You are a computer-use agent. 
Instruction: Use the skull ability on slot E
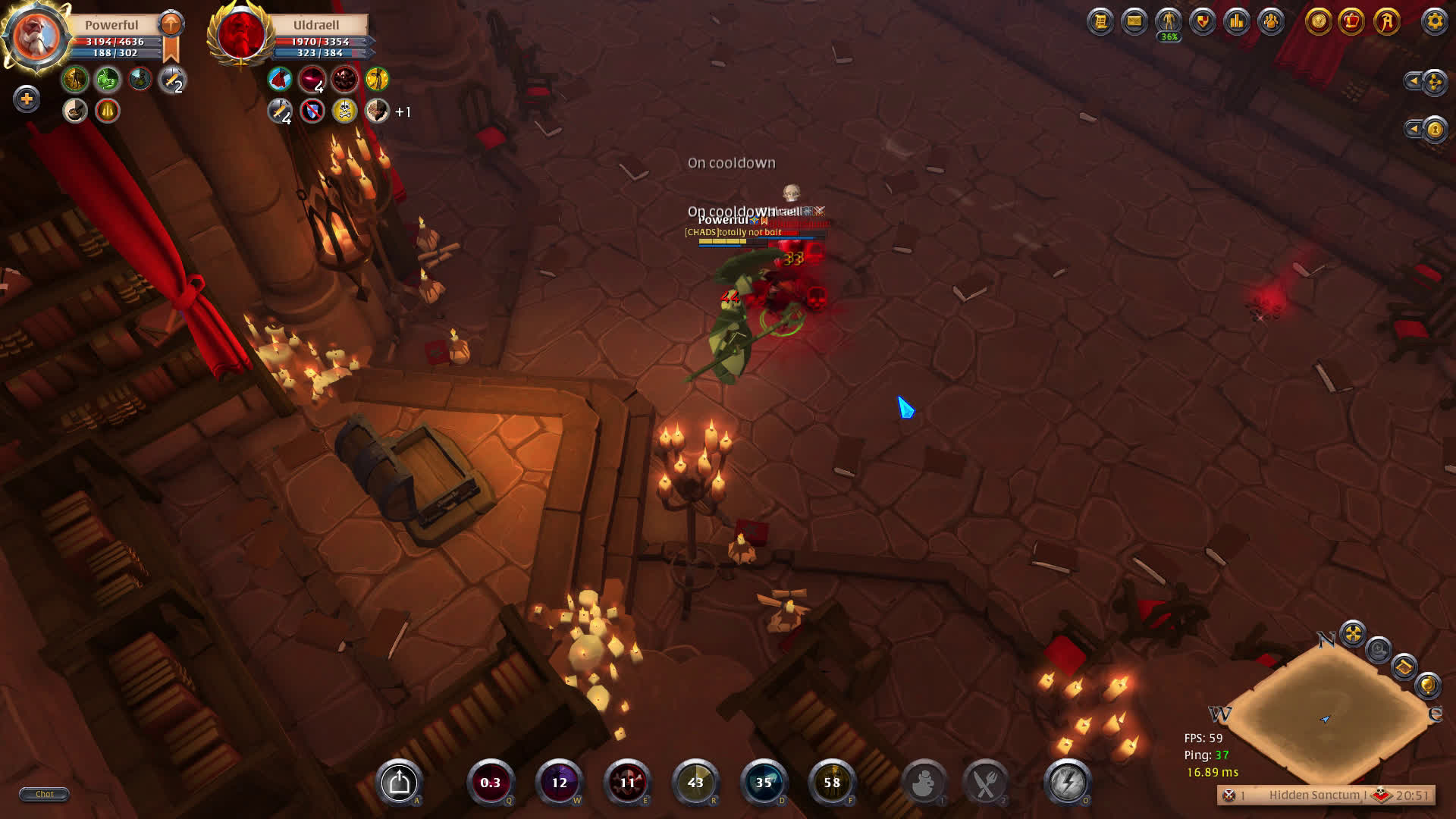pos(627,782)
